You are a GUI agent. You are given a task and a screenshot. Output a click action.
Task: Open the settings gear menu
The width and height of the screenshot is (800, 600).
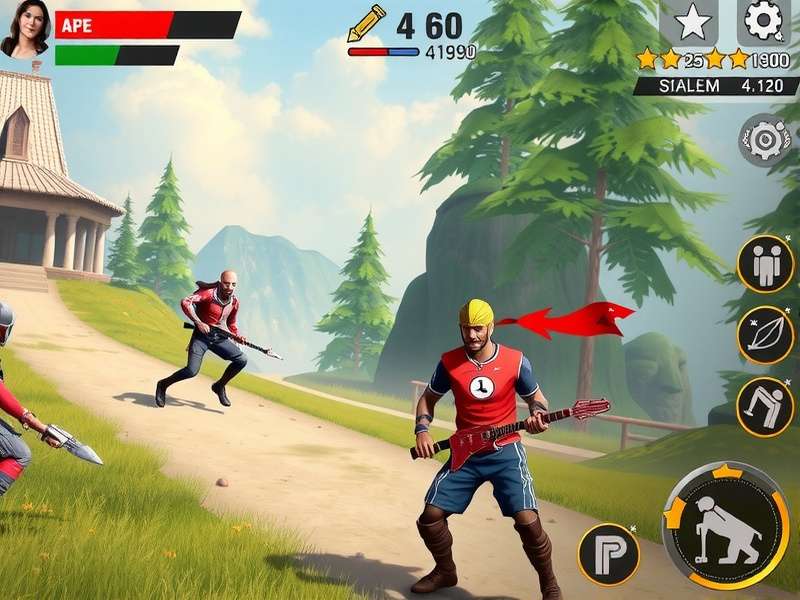tap(763, 20)
